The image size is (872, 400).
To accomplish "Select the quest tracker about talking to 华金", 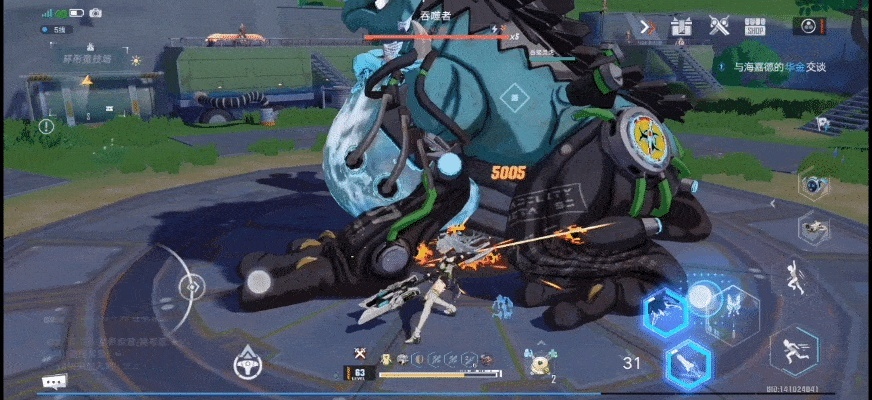I will point(785,67).
